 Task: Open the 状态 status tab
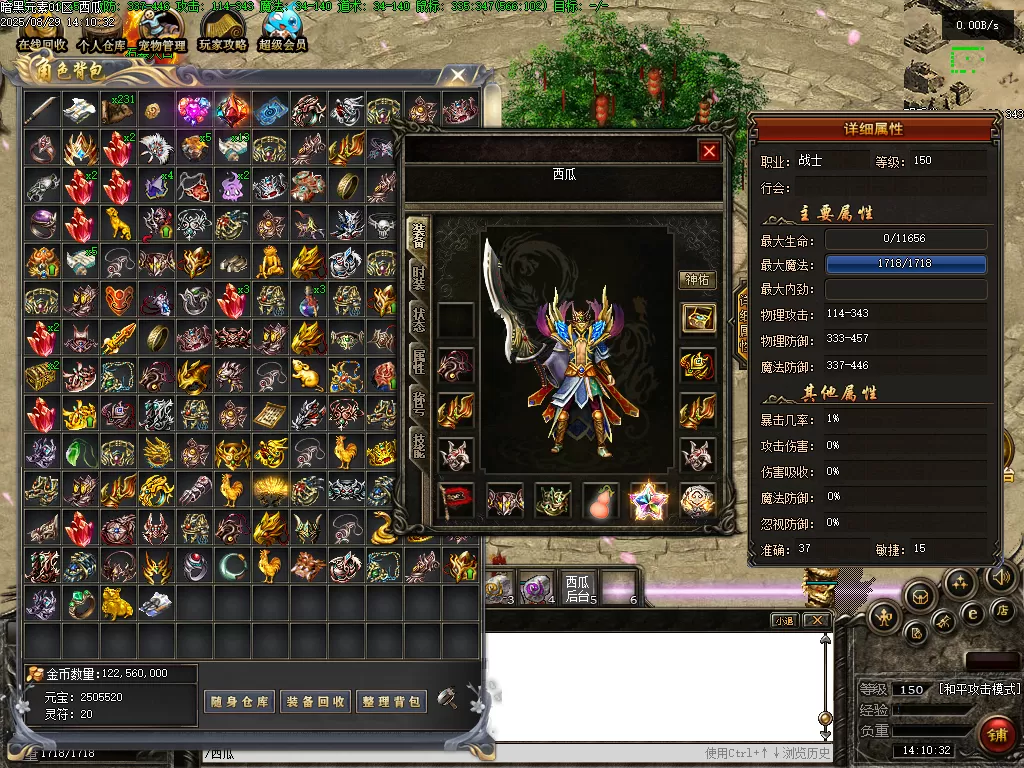[x=418, y=319]
